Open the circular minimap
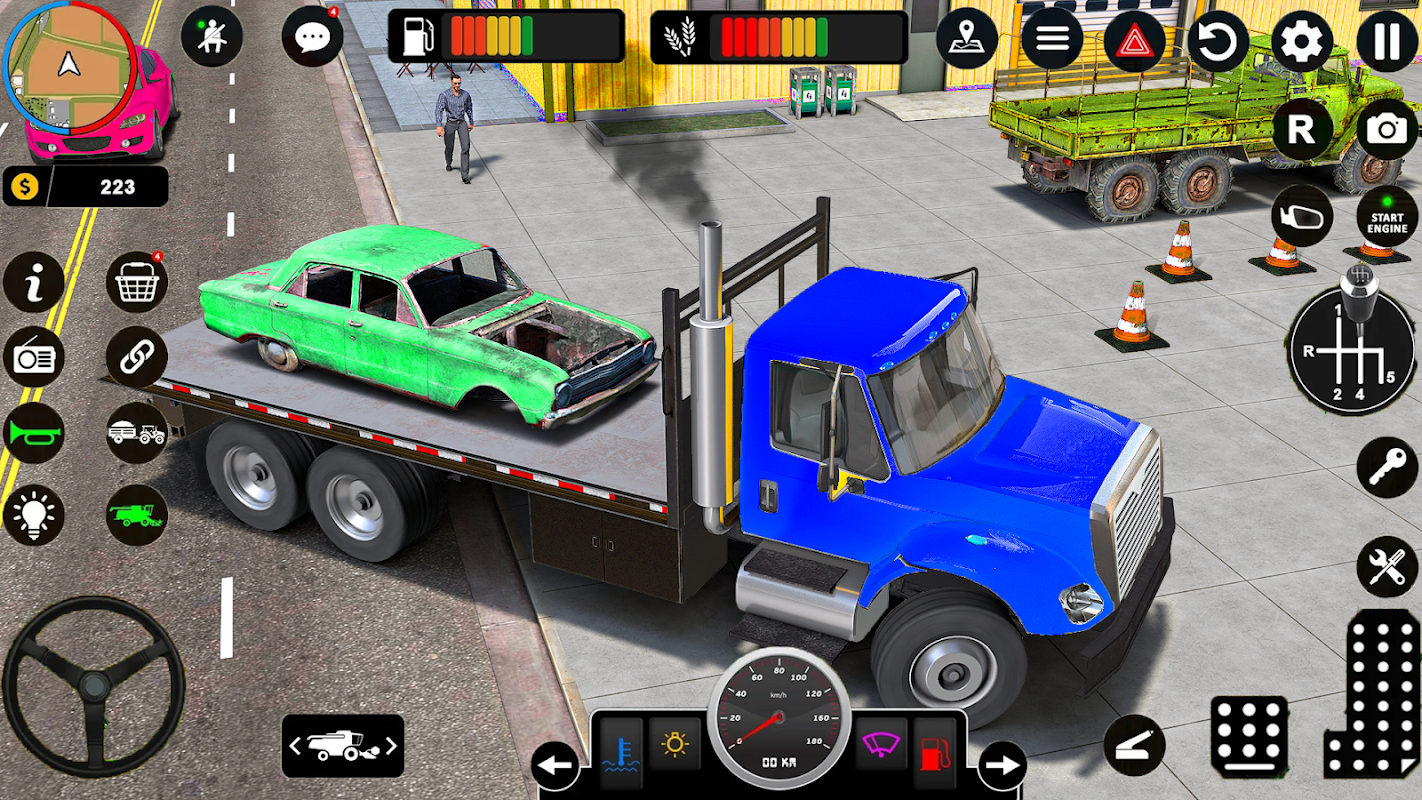 pyautogui.click(x=69, y=67)
